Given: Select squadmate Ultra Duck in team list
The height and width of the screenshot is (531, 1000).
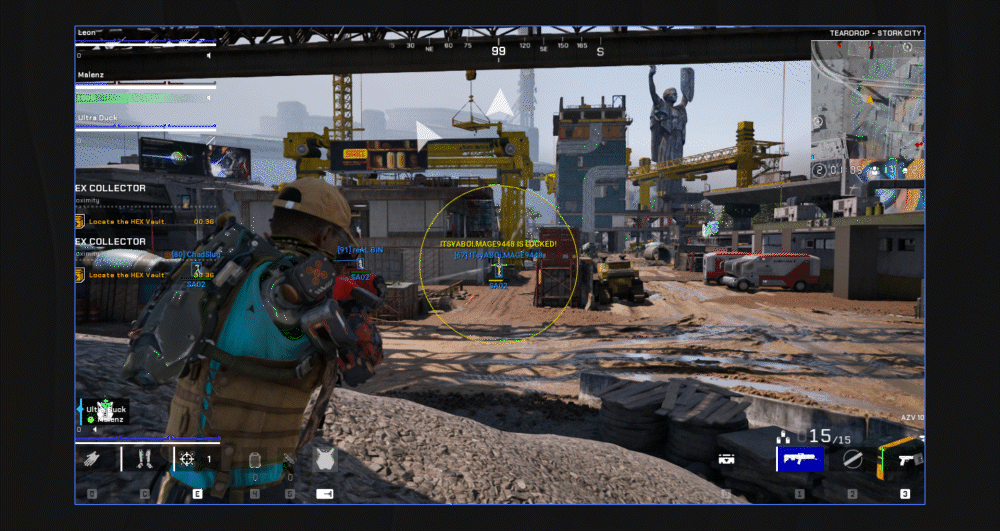Looking at the screenshot, I should [x=98, y=117].
